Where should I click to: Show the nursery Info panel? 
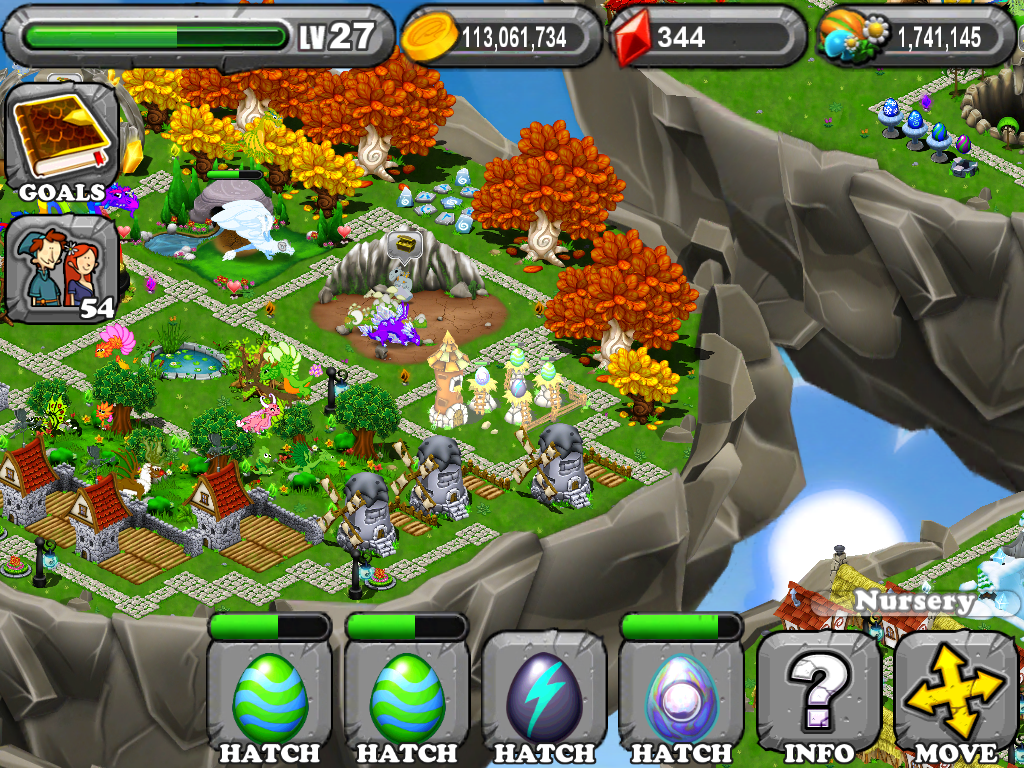[x=818, y=696]
